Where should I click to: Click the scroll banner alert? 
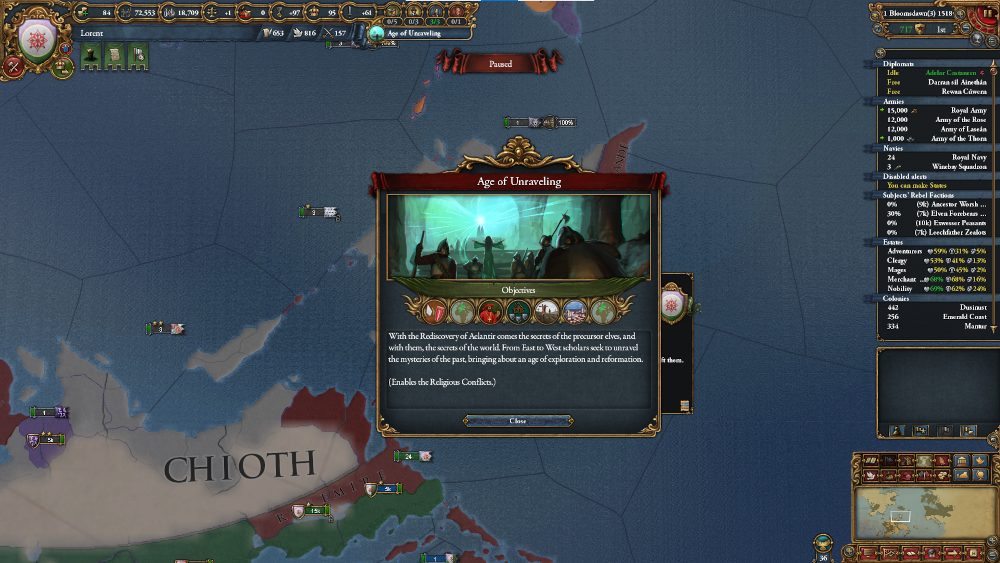[113, 59]
